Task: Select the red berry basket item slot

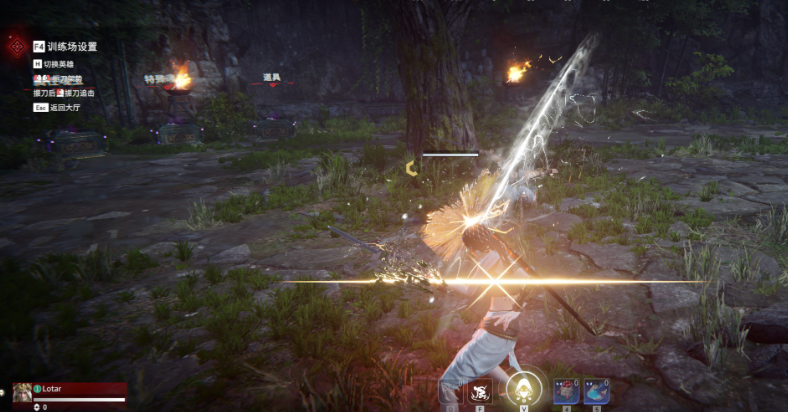Action: point(566,391)
